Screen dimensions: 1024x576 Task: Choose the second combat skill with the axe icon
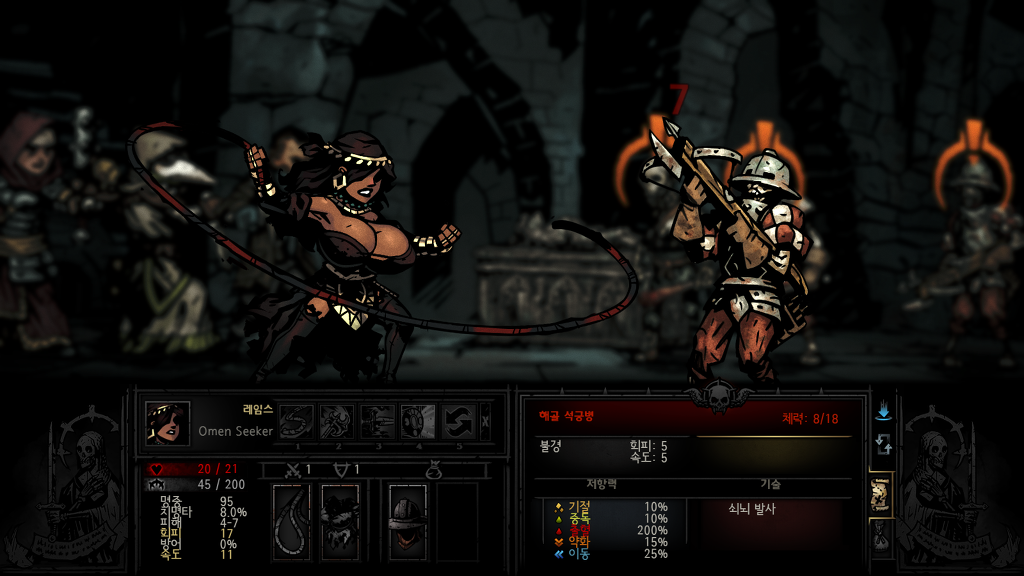[337, 422]
